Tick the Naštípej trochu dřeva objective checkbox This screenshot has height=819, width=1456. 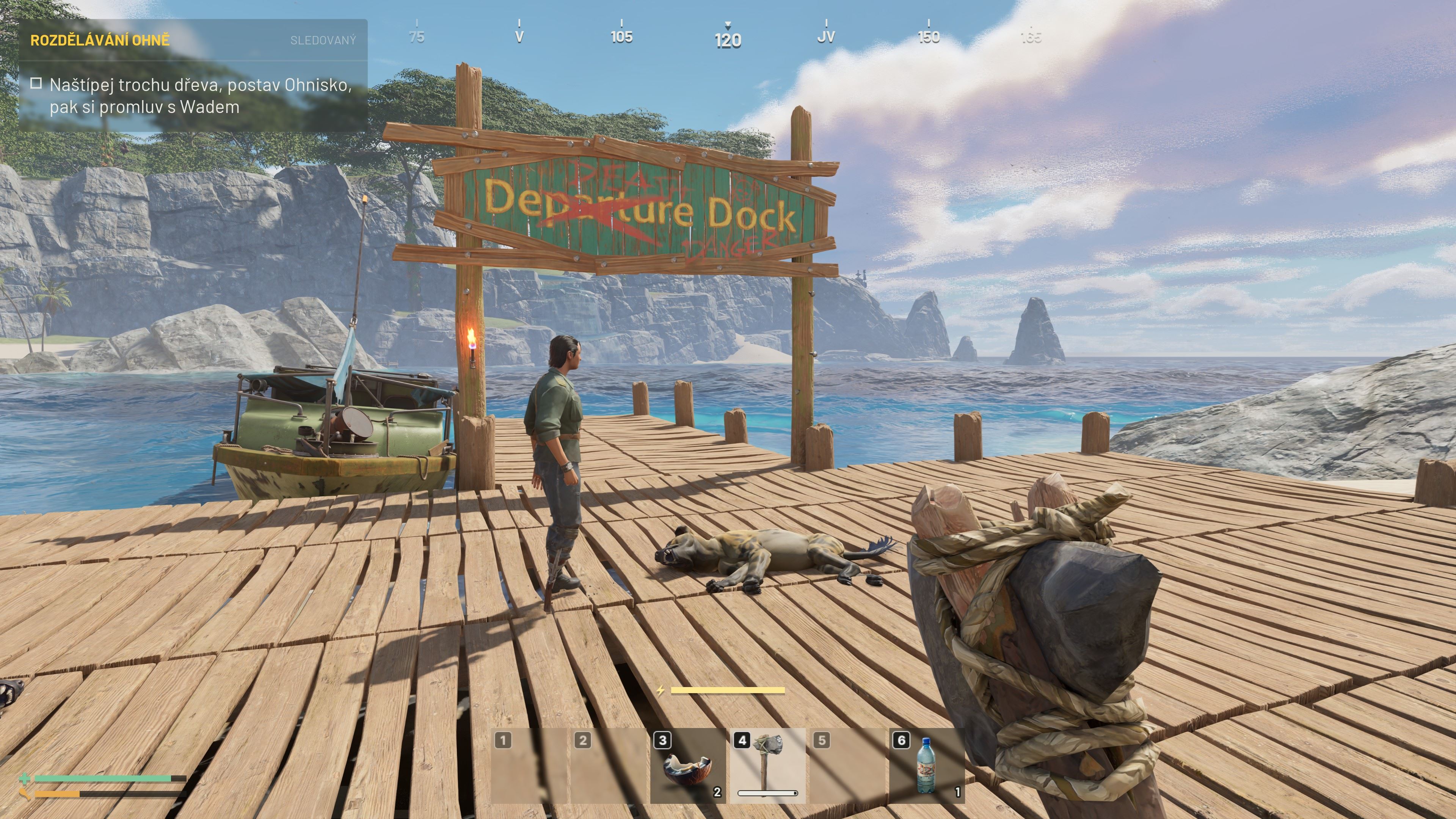click(x=36, y=84)
